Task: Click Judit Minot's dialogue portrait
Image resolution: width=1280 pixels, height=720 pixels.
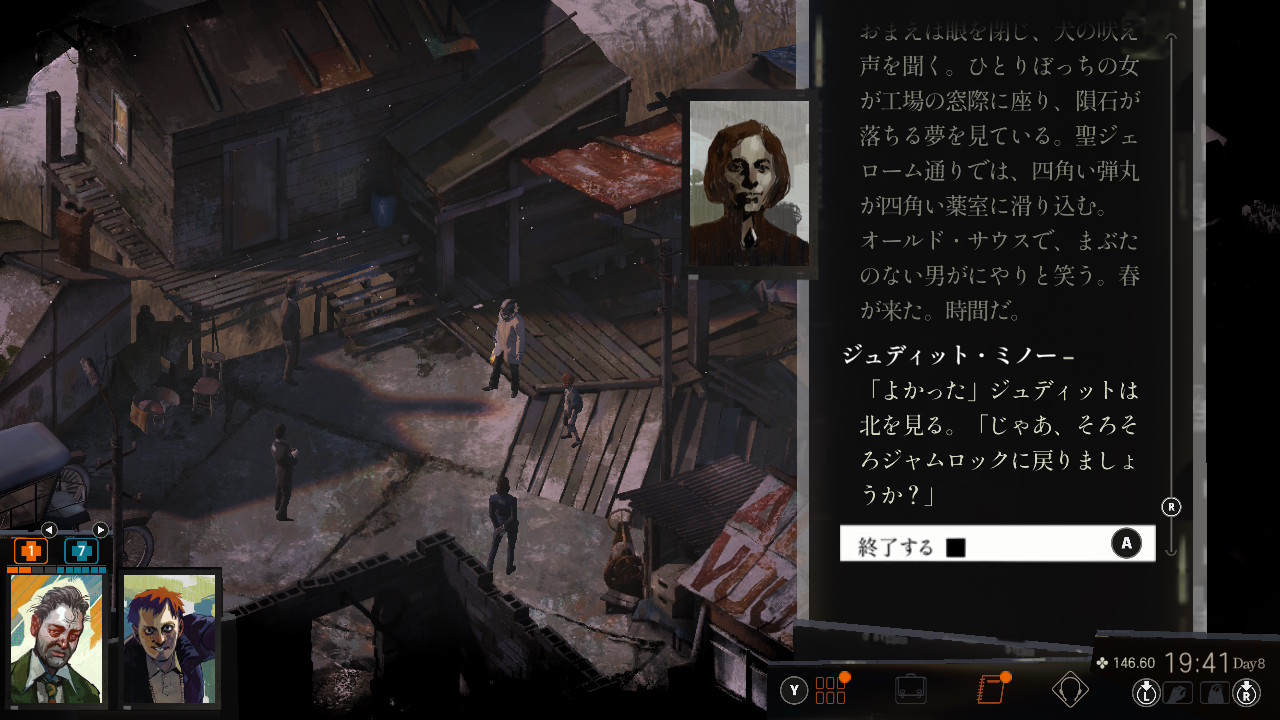Action: (x=749, y=184)
